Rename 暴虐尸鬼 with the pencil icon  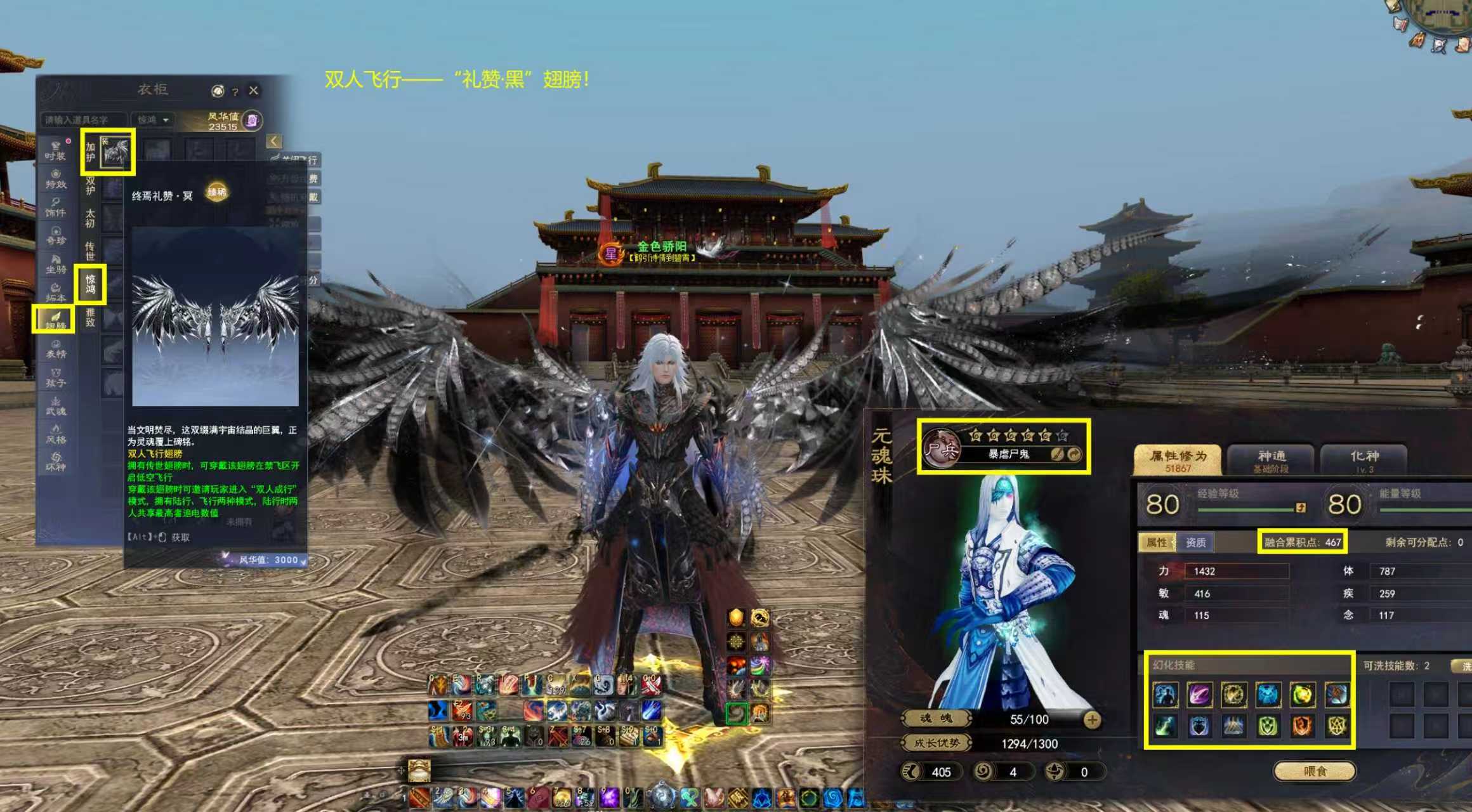click(1056, 454)
